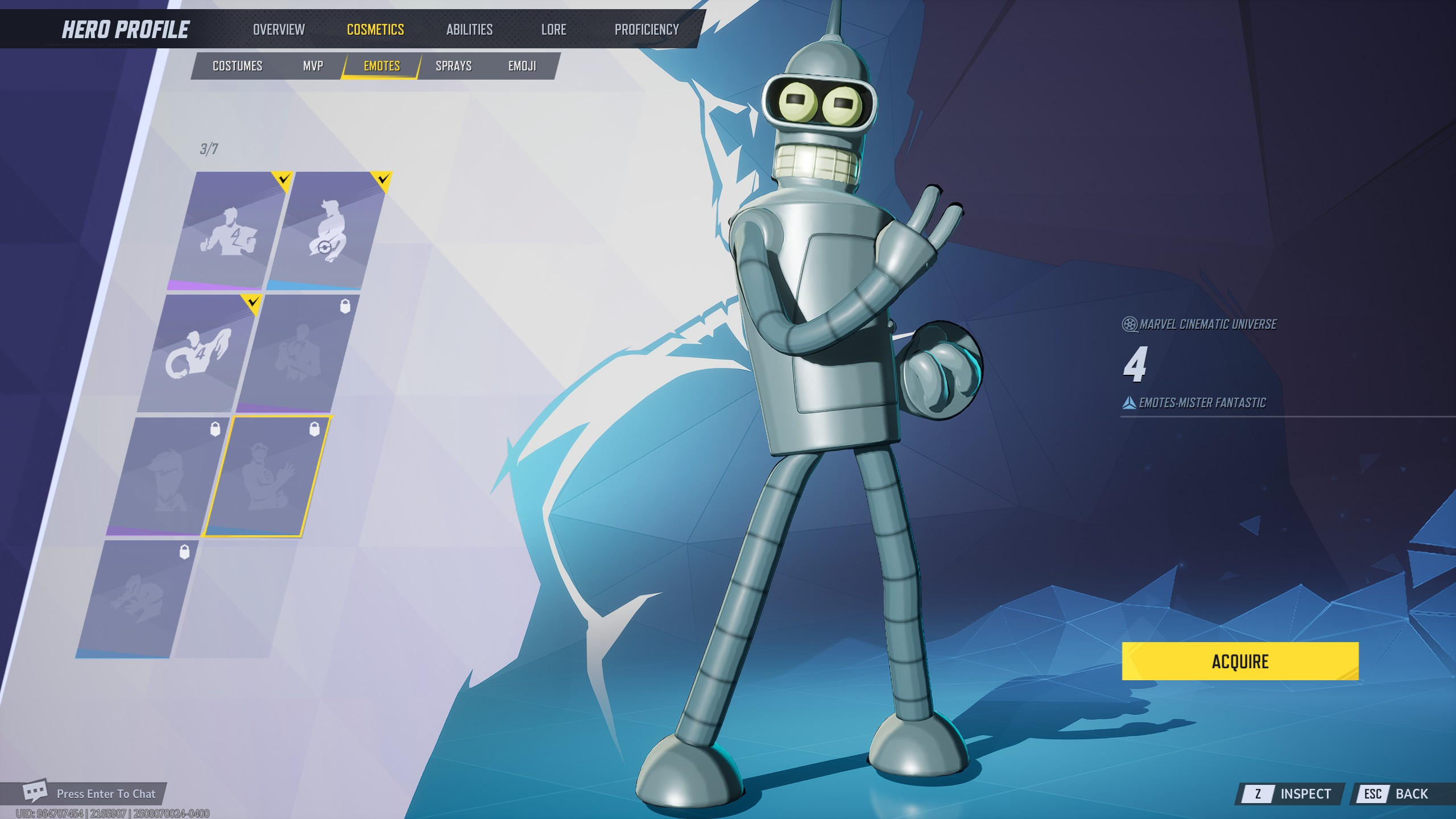The image size is (1456, 819).
Task: Click the ACQUIRE button
Action: [1240, 661]
